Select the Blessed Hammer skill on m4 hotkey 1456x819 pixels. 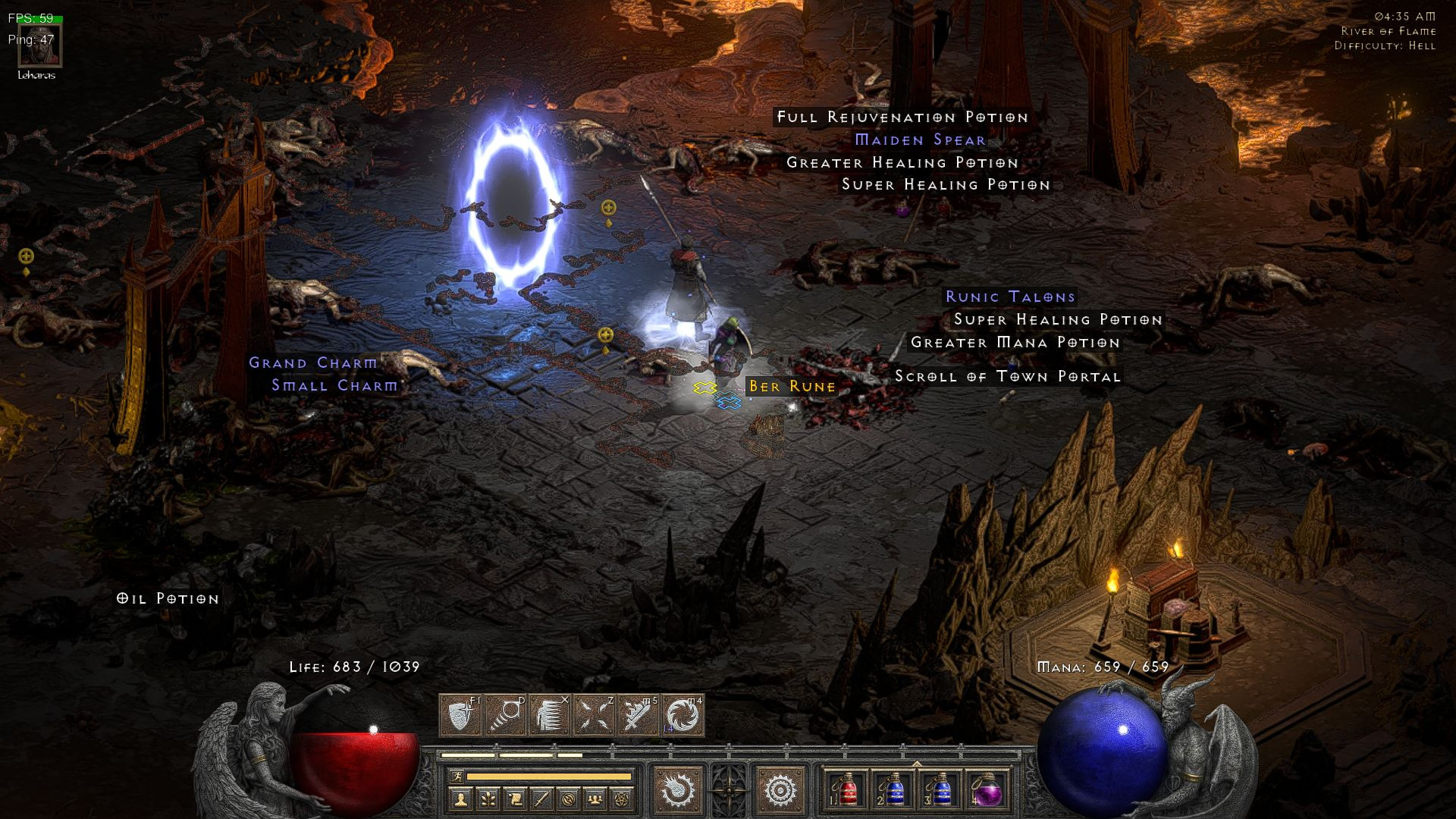682,716
